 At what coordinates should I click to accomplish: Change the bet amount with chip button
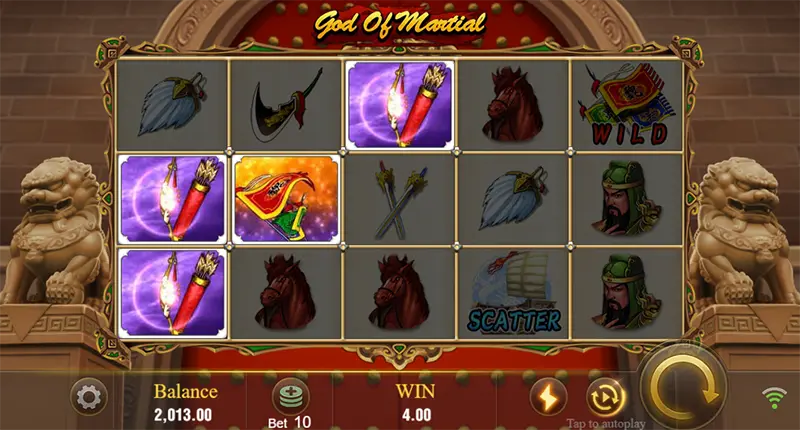pyautogui.click(x=290, y=393)
